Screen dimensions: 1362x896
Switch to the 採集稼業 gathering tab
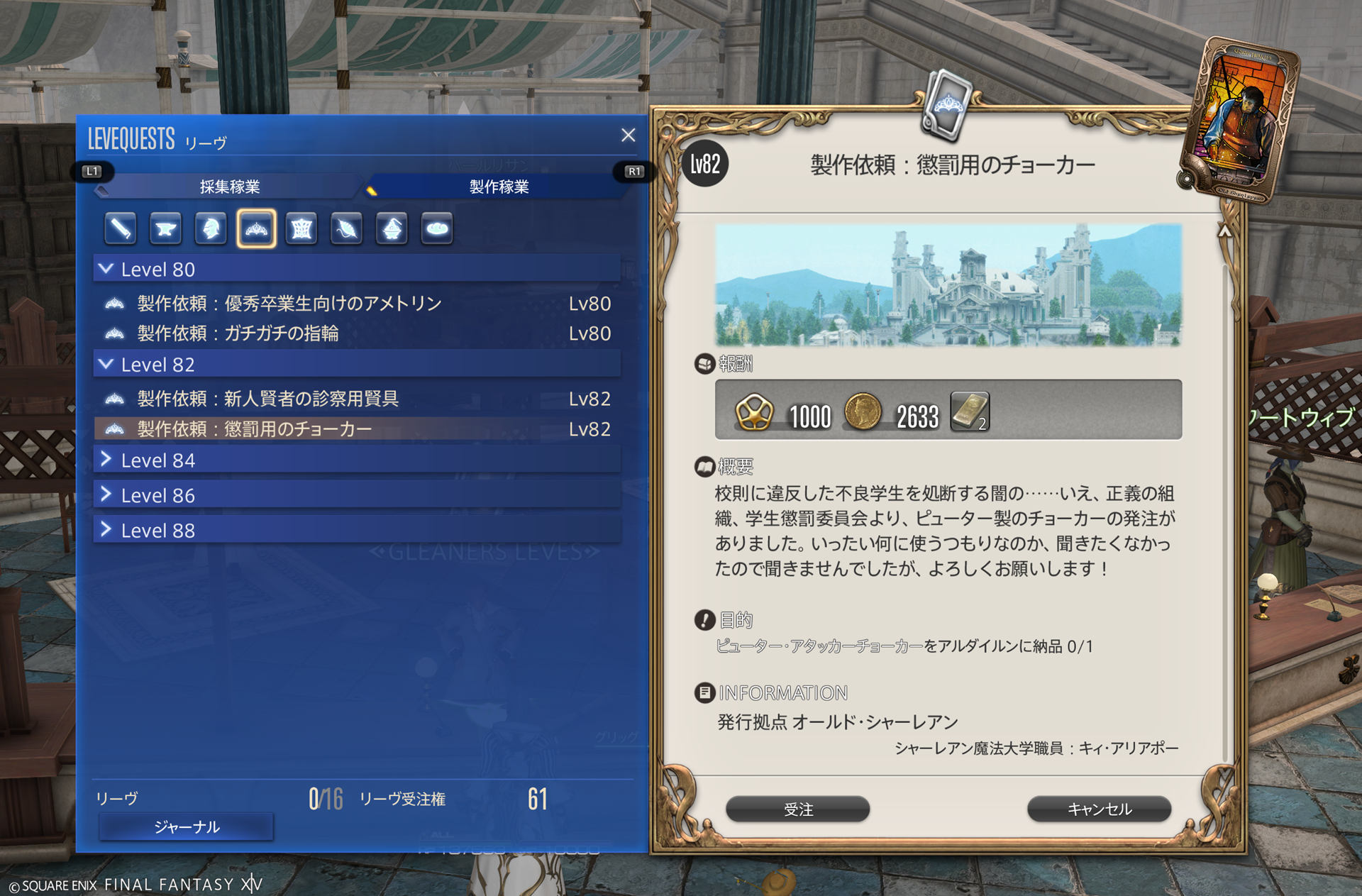pyautogui.click(x=229, y=187)
